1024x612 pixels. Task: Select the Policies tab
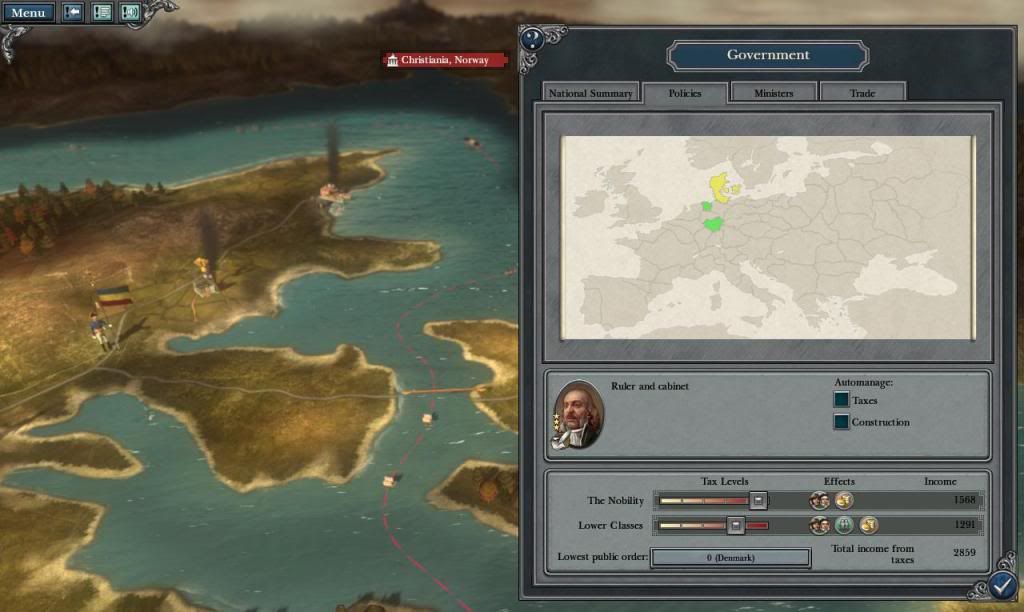click(685, 93)
